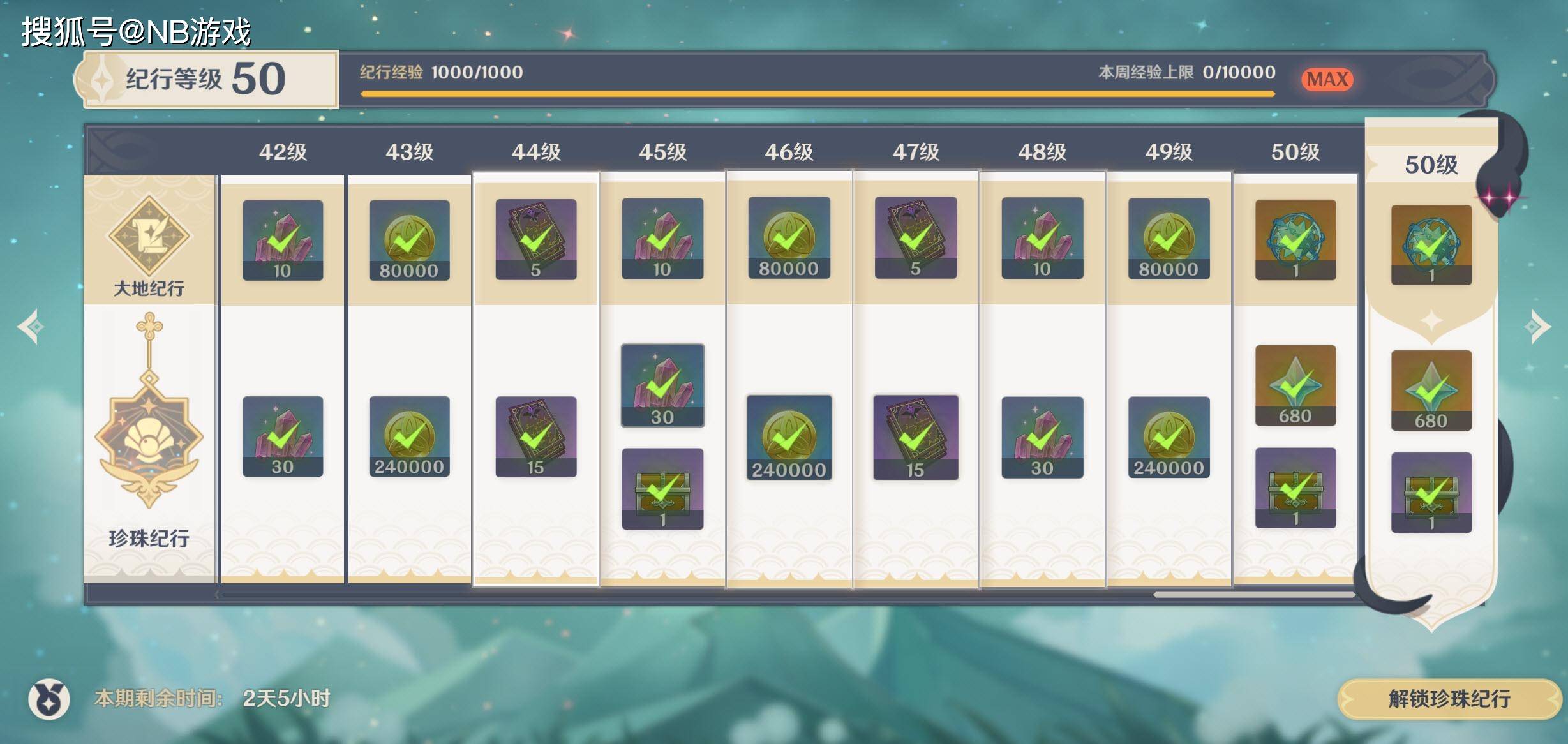
Task: Click the 大地纪行 free track emblem
Action: tap(149, 236)
